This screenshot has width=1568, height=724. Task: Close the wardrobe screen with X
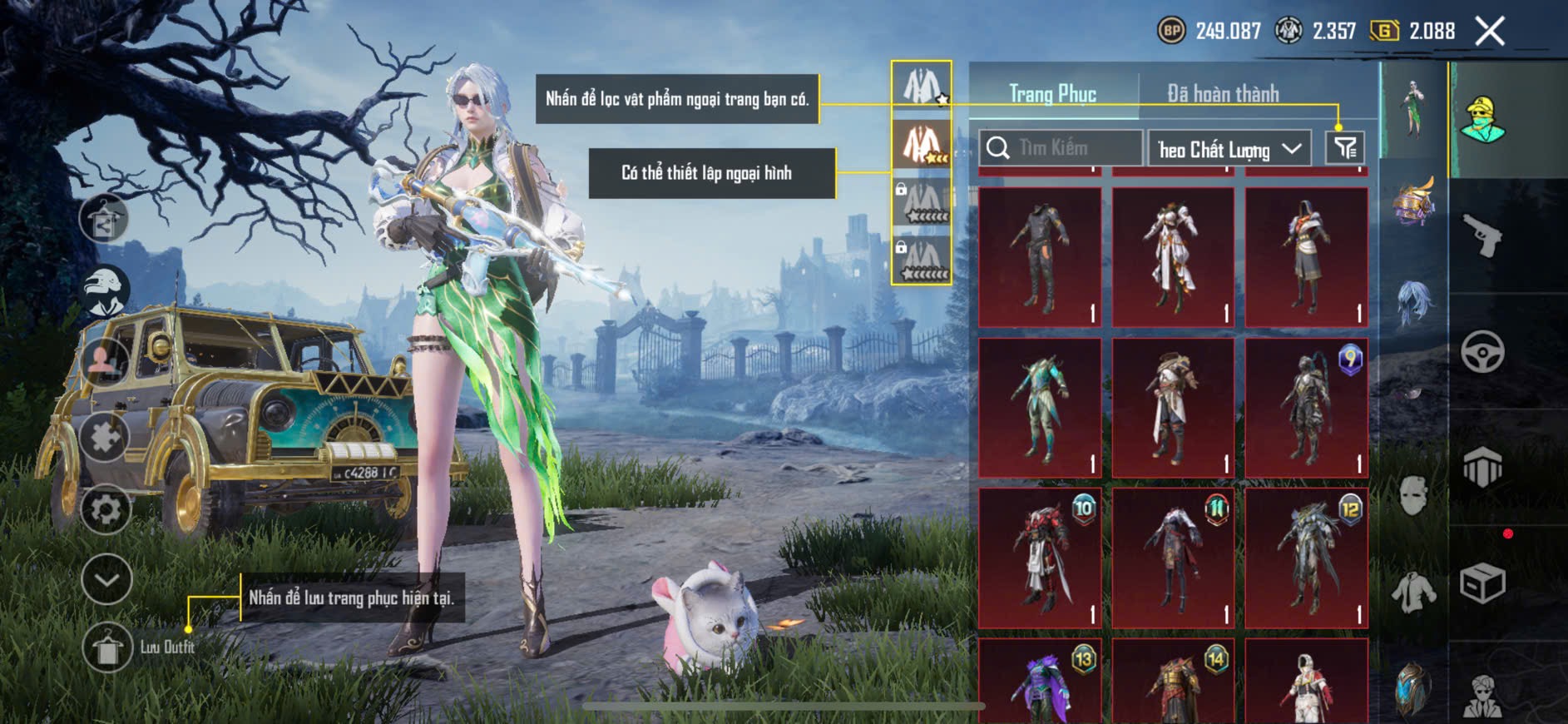(x=1490, y=32)
